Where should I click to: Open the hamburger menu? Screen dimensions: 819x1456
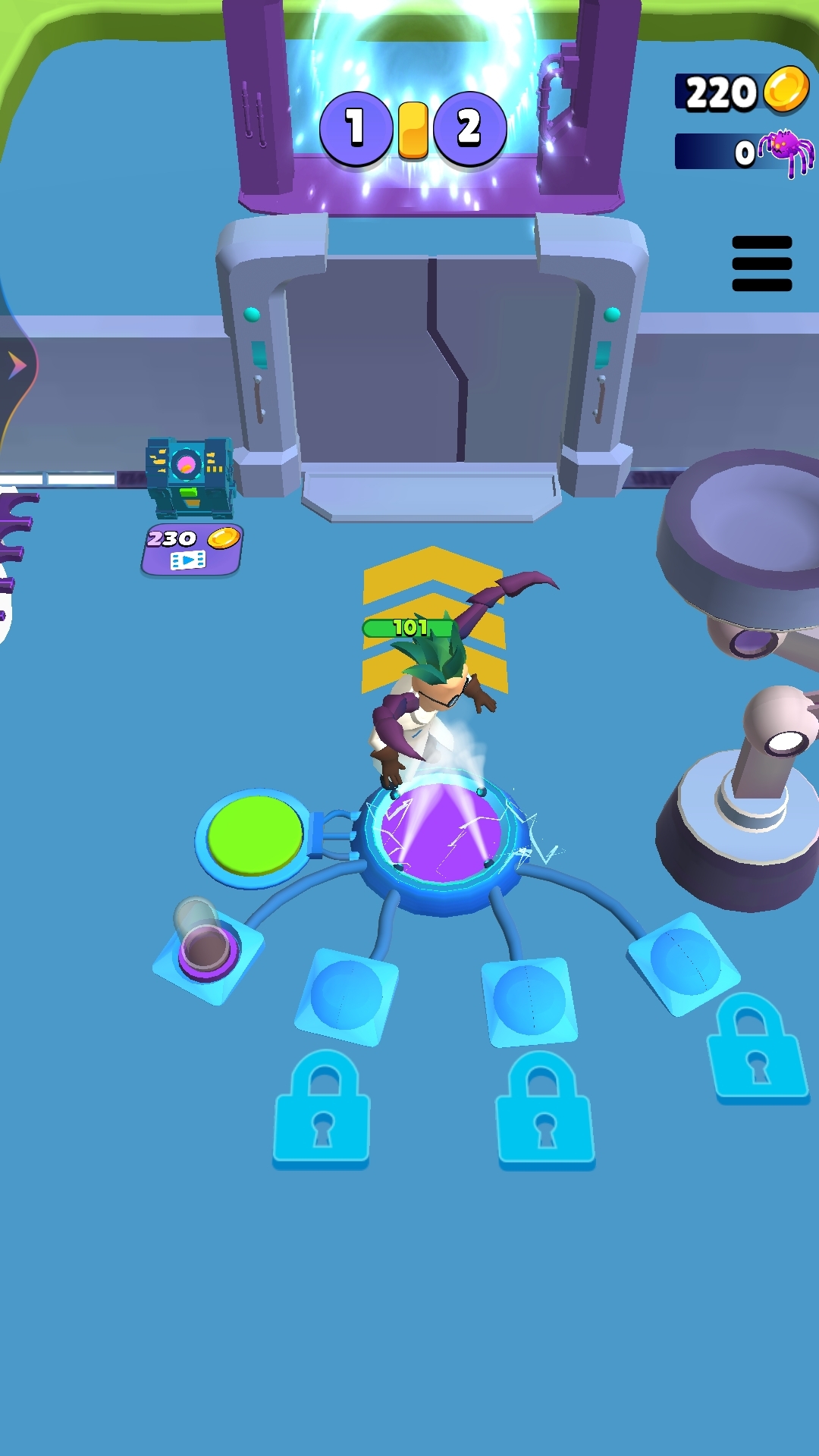tap(761, 264)
